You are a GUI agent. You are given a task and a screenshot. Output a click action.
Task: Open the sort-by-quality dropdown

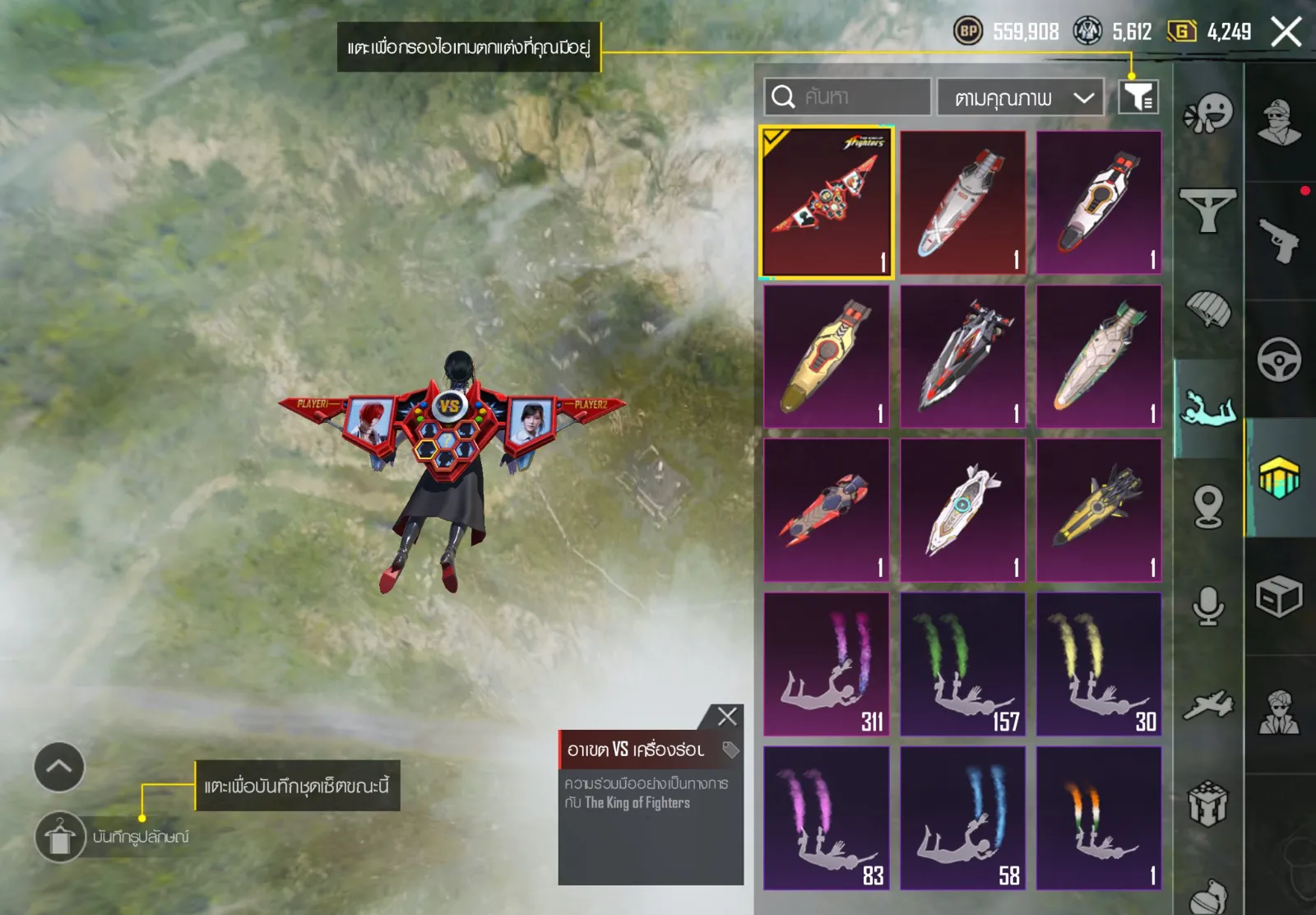(1021, 98)
